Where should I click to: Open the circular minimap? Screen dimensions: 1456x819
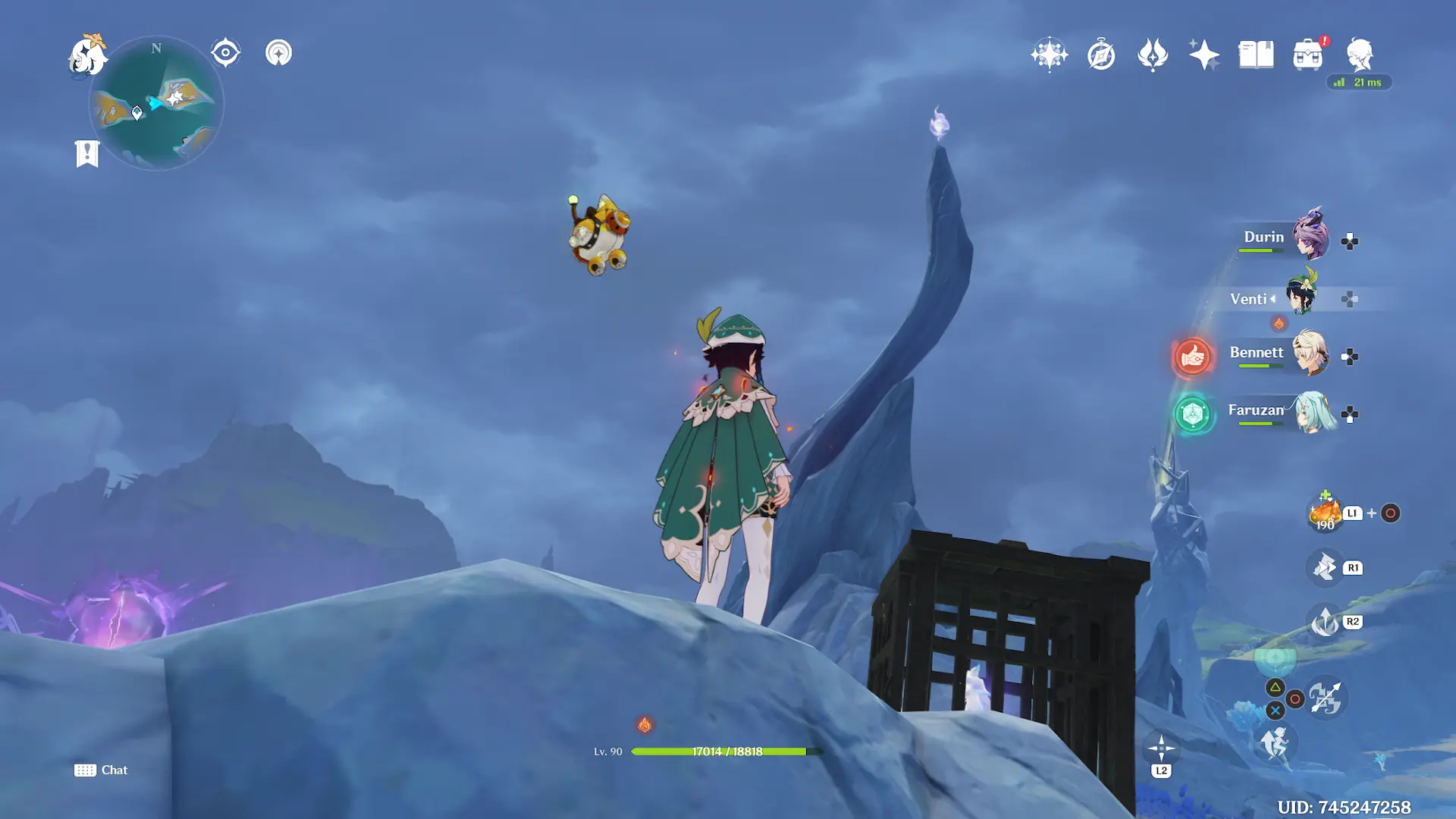(156, 104)
